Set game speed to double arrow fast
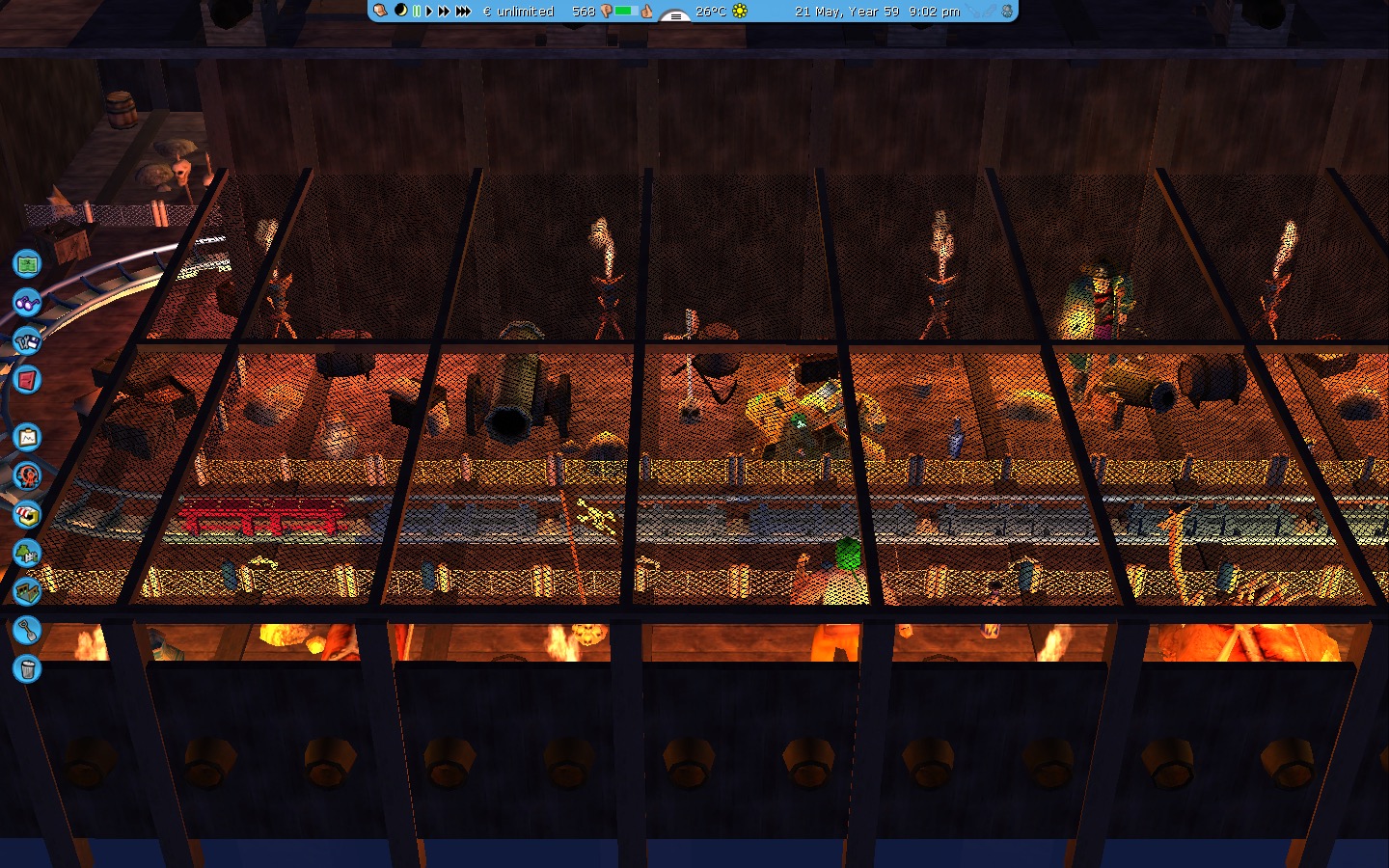1389x868 pixels. (x=444, y=11)
